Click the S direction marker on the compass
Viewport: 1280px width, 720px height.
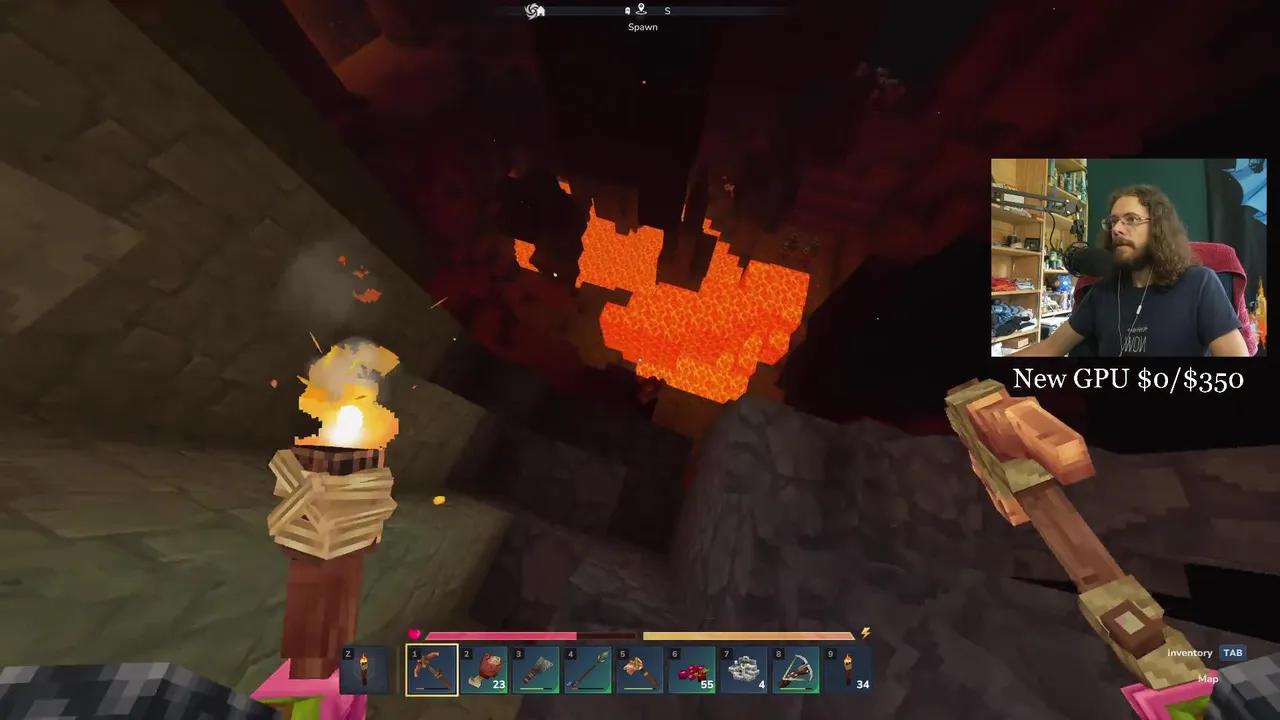tap(667, 10)
